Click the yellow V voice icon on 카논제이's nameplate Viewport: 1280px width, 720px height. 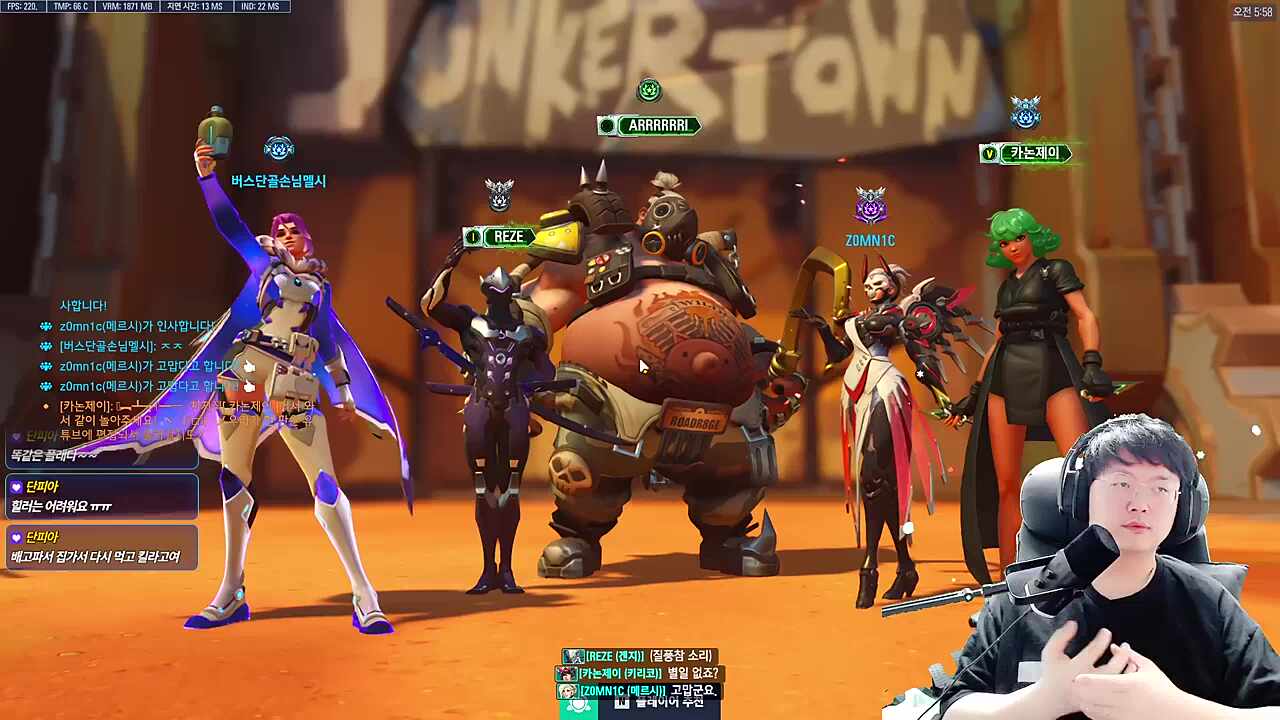tap(991, 153)
